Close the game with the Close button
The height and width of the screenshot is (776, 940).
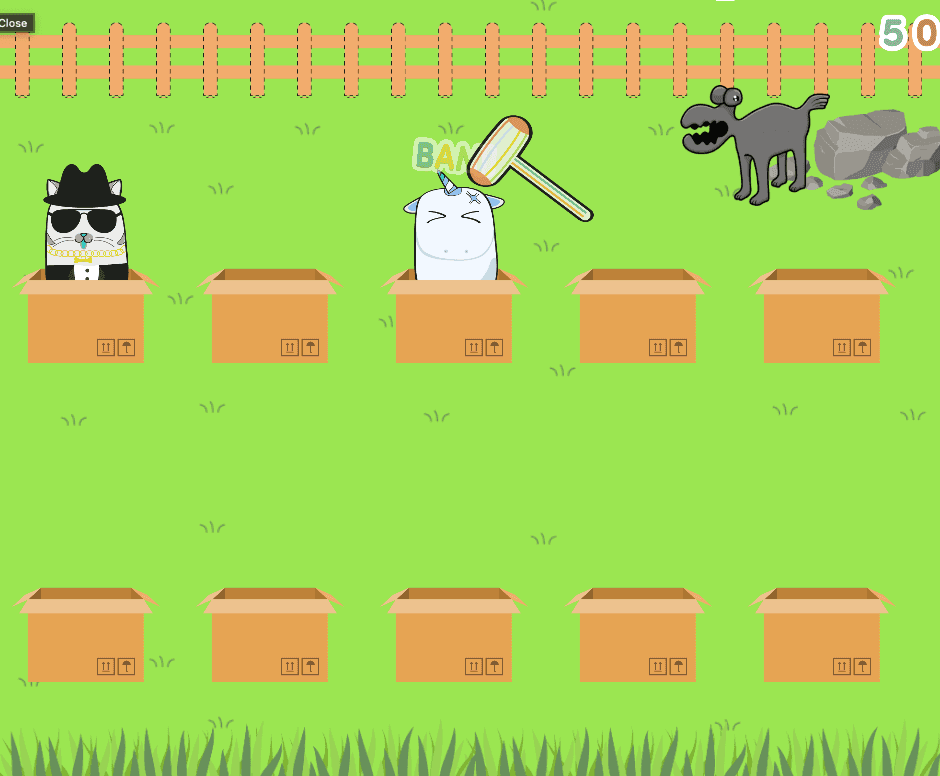pos(14,23)
